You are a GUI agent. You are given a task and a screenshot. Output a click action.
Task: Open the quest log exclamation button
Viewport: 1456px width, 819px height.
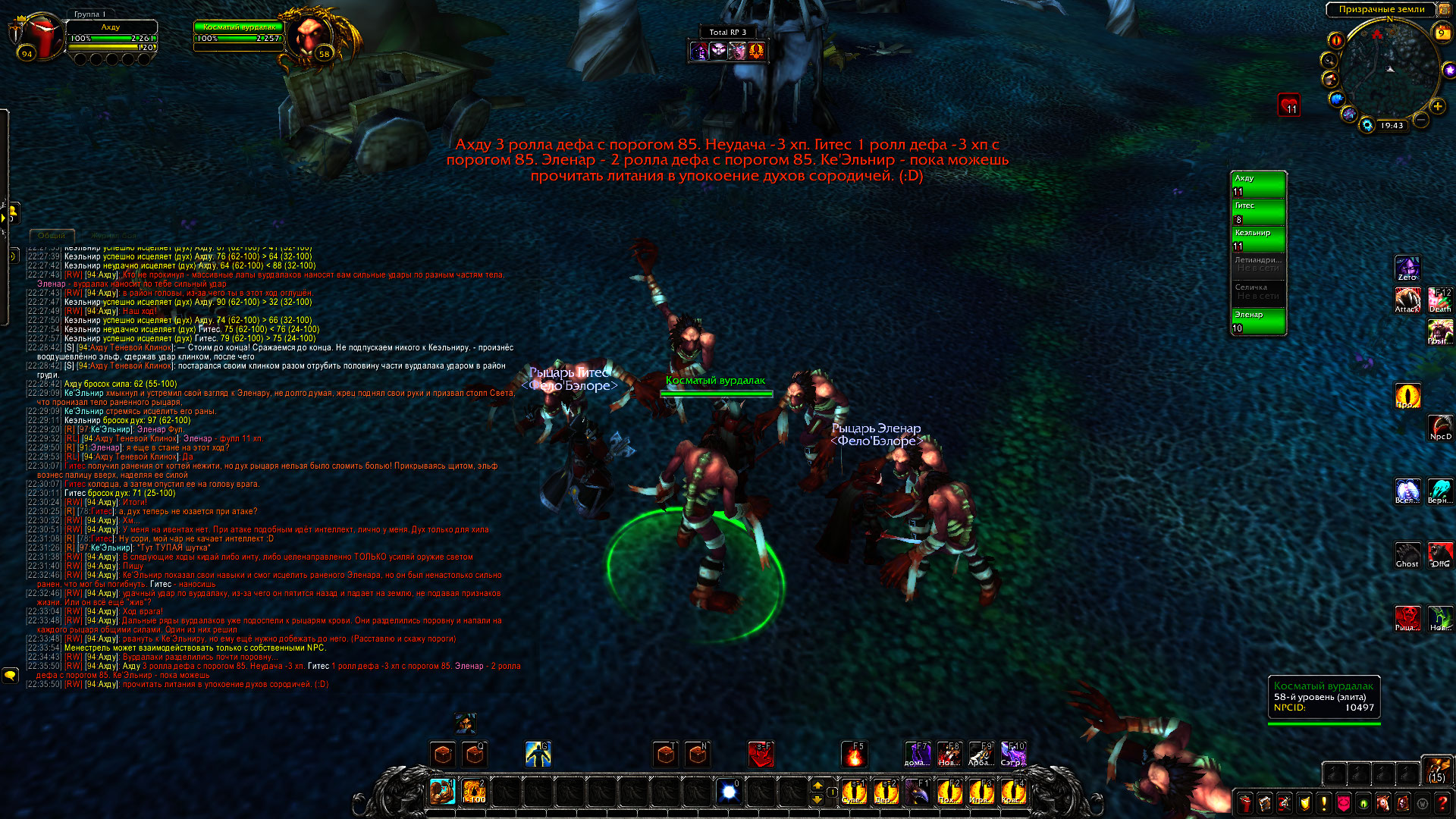coord(1324,802)
